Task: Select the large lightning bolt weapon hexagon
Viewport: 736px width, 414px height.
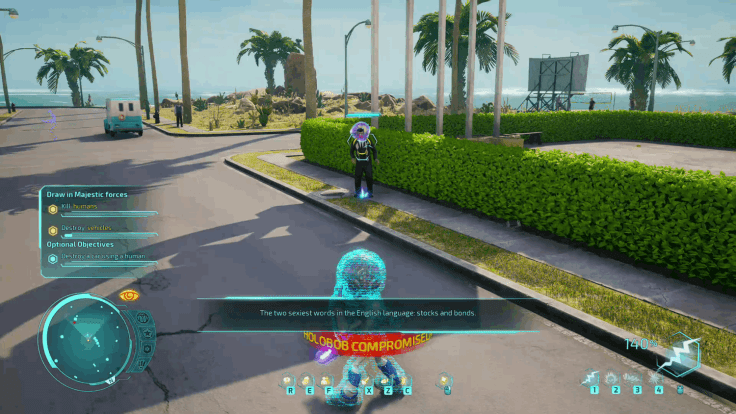Action: 685,353
